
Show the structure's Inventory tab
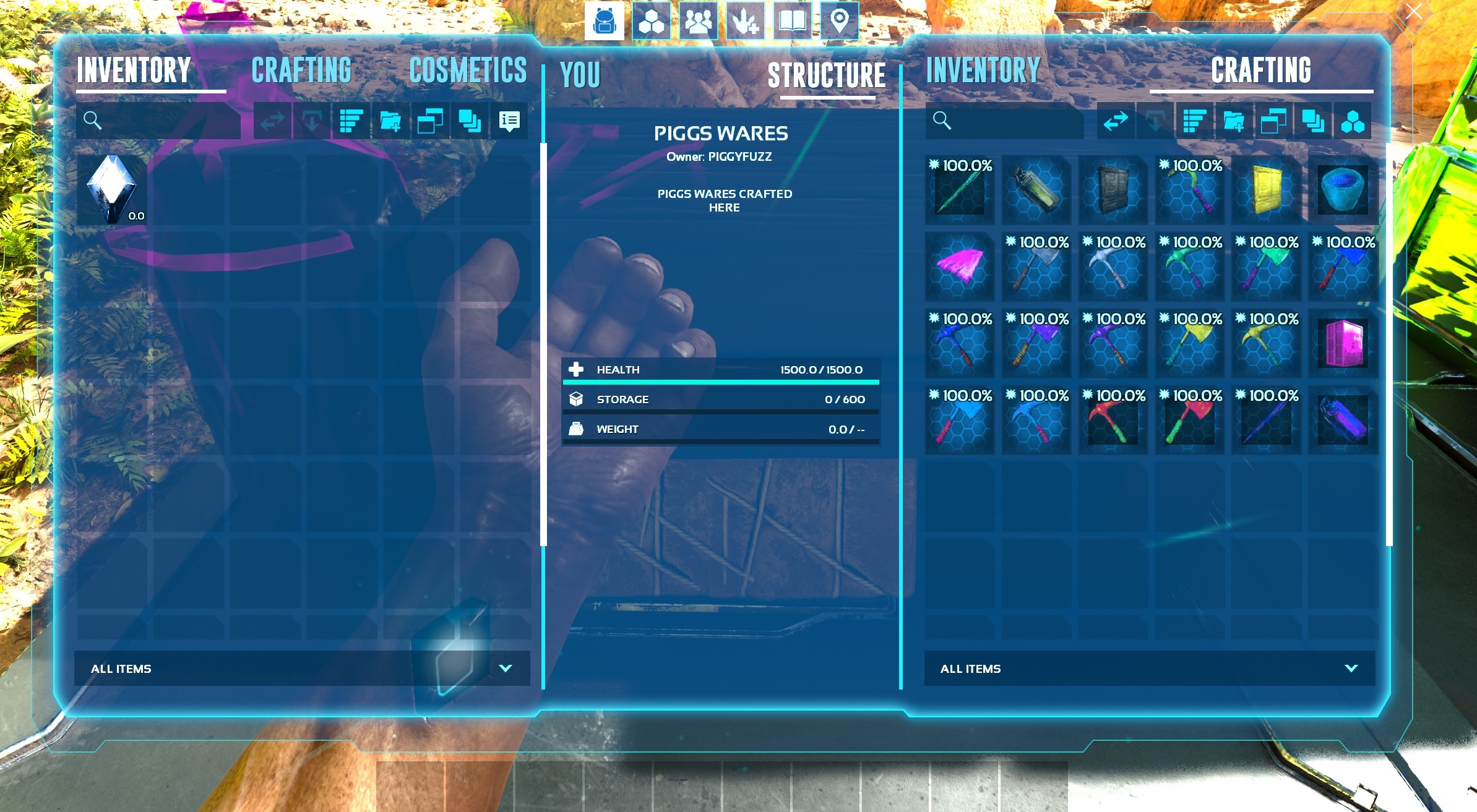click(983, 71)
